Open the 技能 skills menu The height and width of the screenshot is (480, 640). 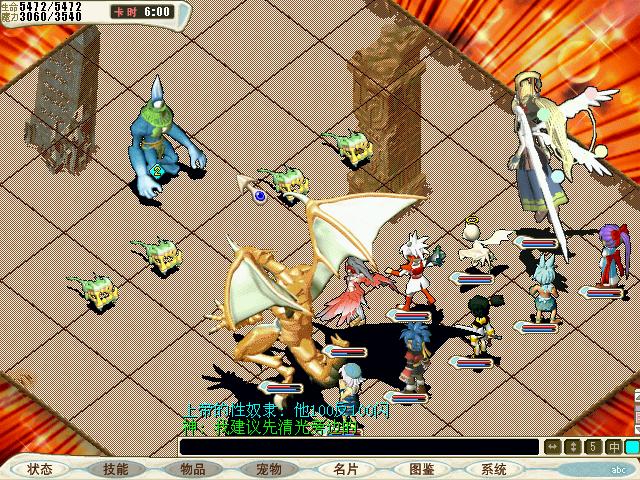pos(116,468)
